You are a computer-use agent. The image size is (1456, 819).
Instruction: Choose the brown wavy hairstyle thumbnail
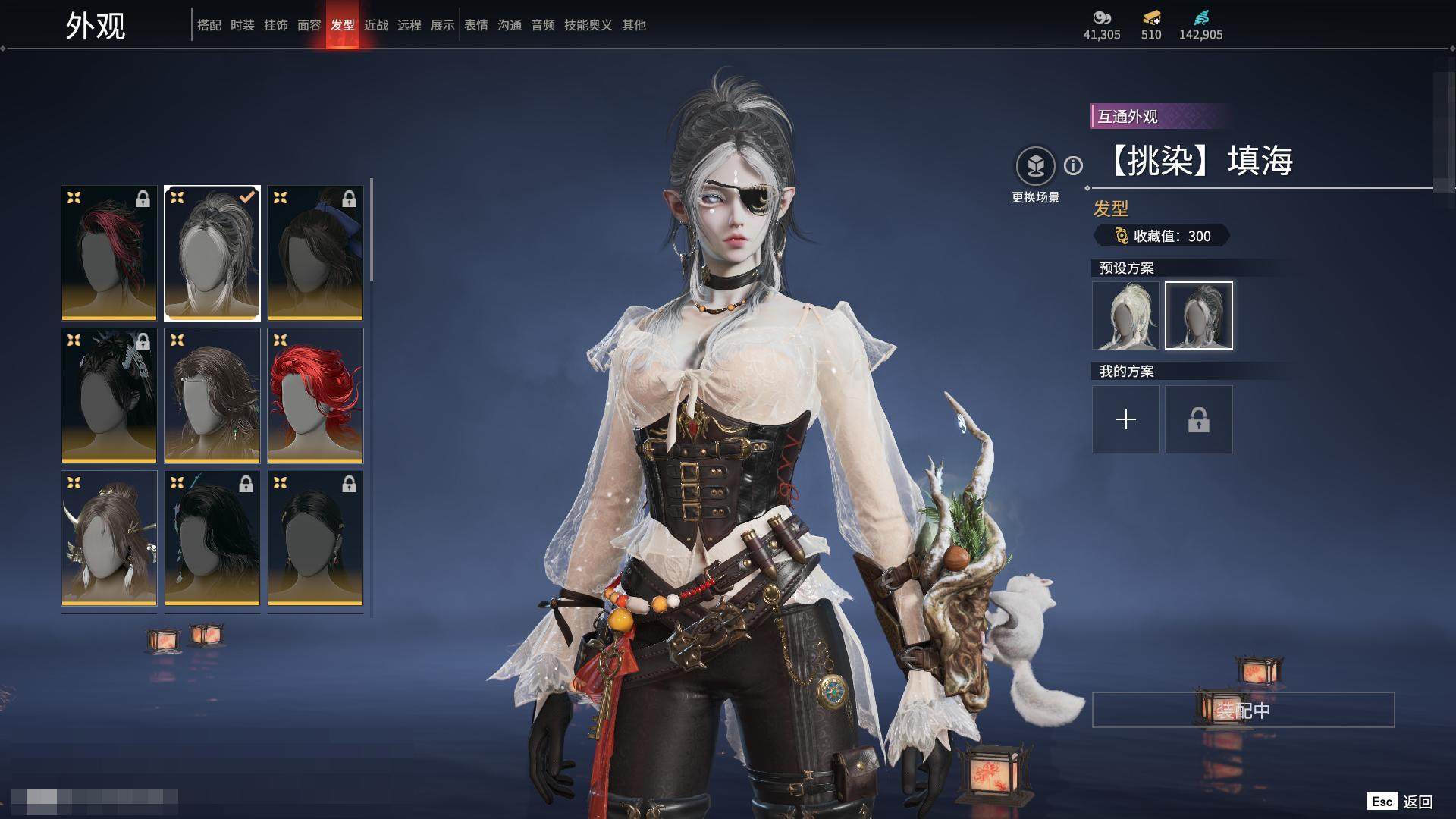[212, 395]
